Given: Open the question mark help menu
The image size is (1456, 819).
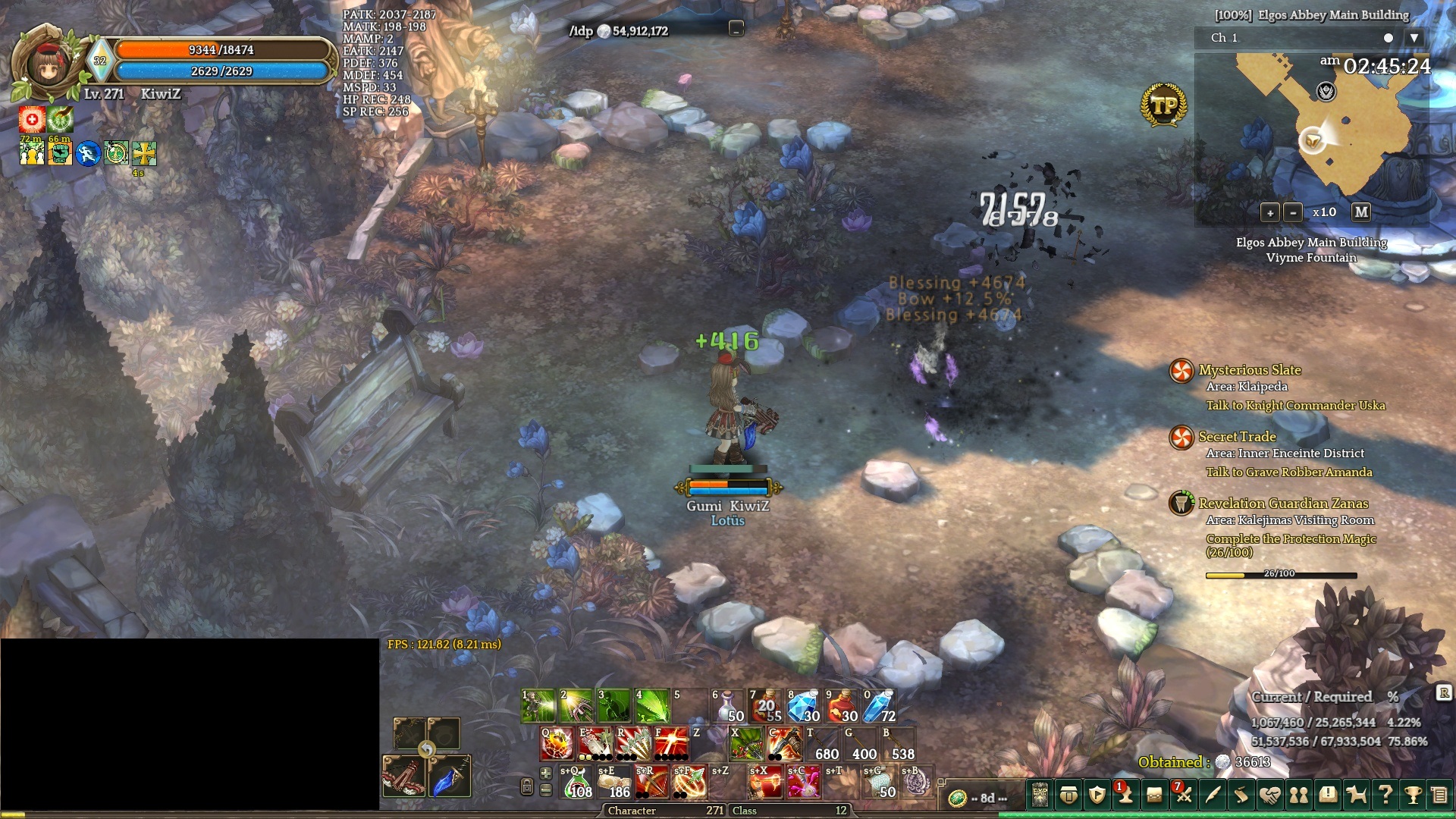Looking at the screenshot, I should [1385, 795].
